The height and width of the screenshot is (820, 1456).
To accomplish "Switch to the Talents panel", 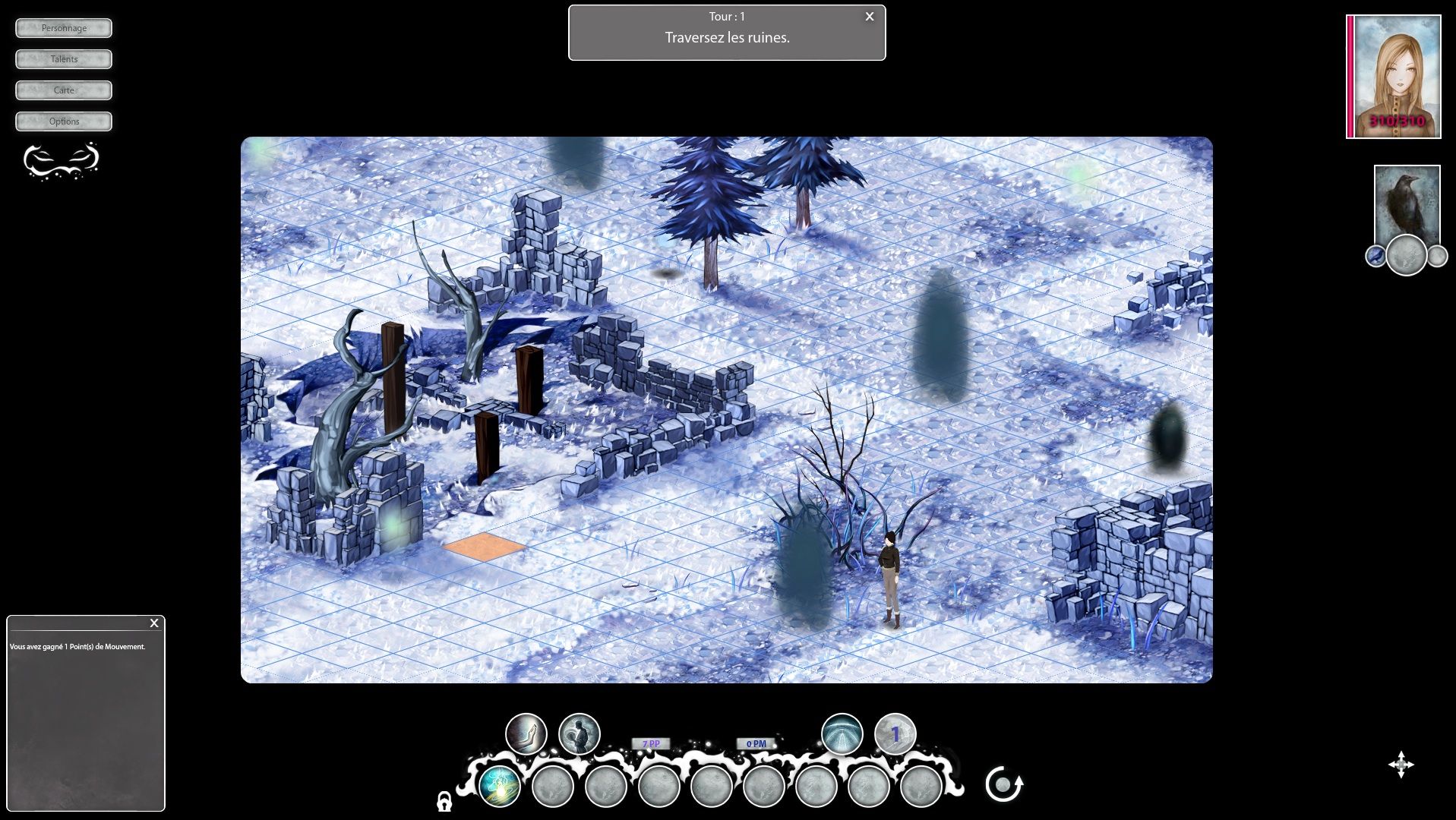I will coord(63,58).
